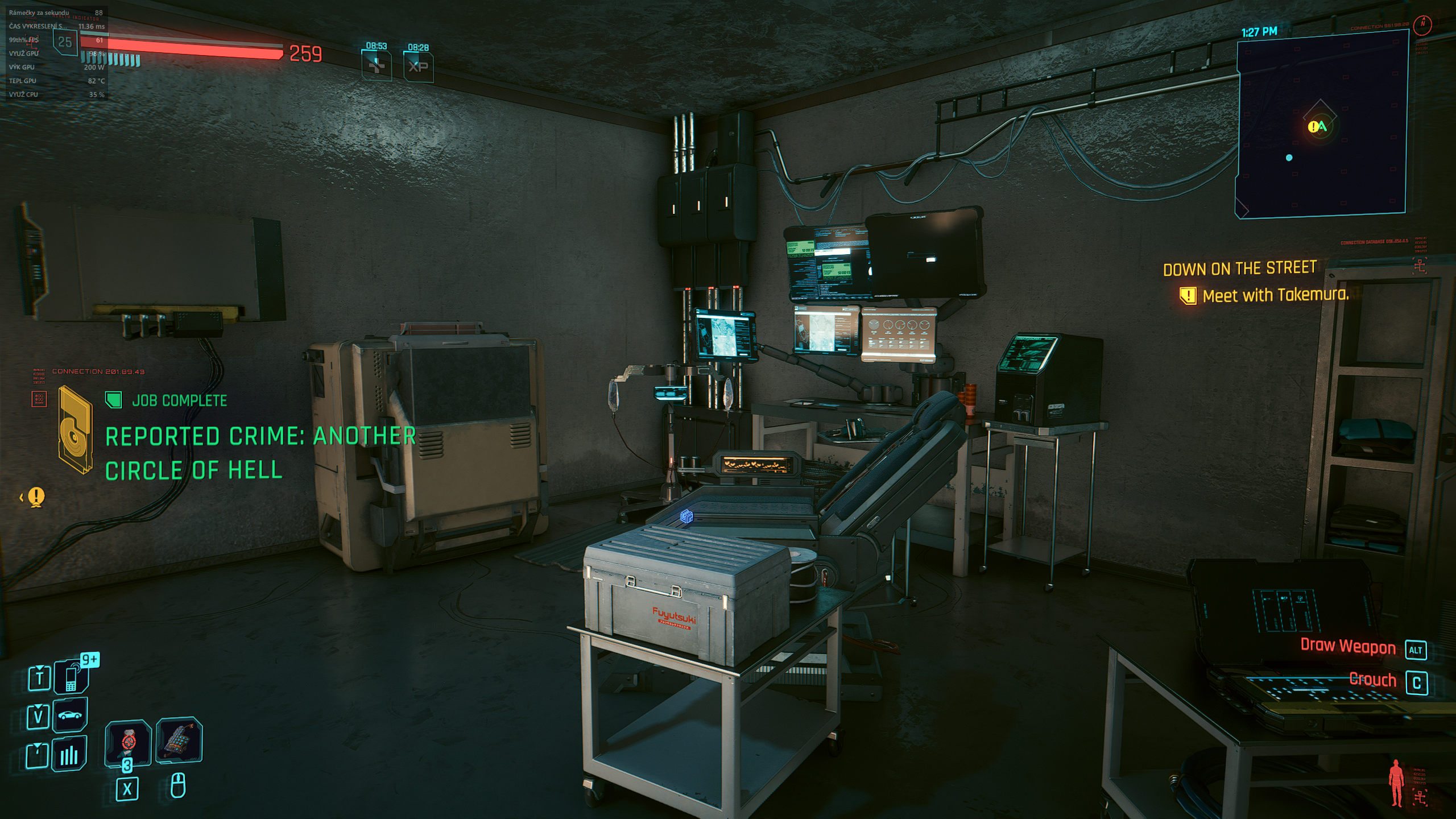Screen dimensions: 1456x819
Task: Click the compass north indicator
Action: [x=1423, y=24]
